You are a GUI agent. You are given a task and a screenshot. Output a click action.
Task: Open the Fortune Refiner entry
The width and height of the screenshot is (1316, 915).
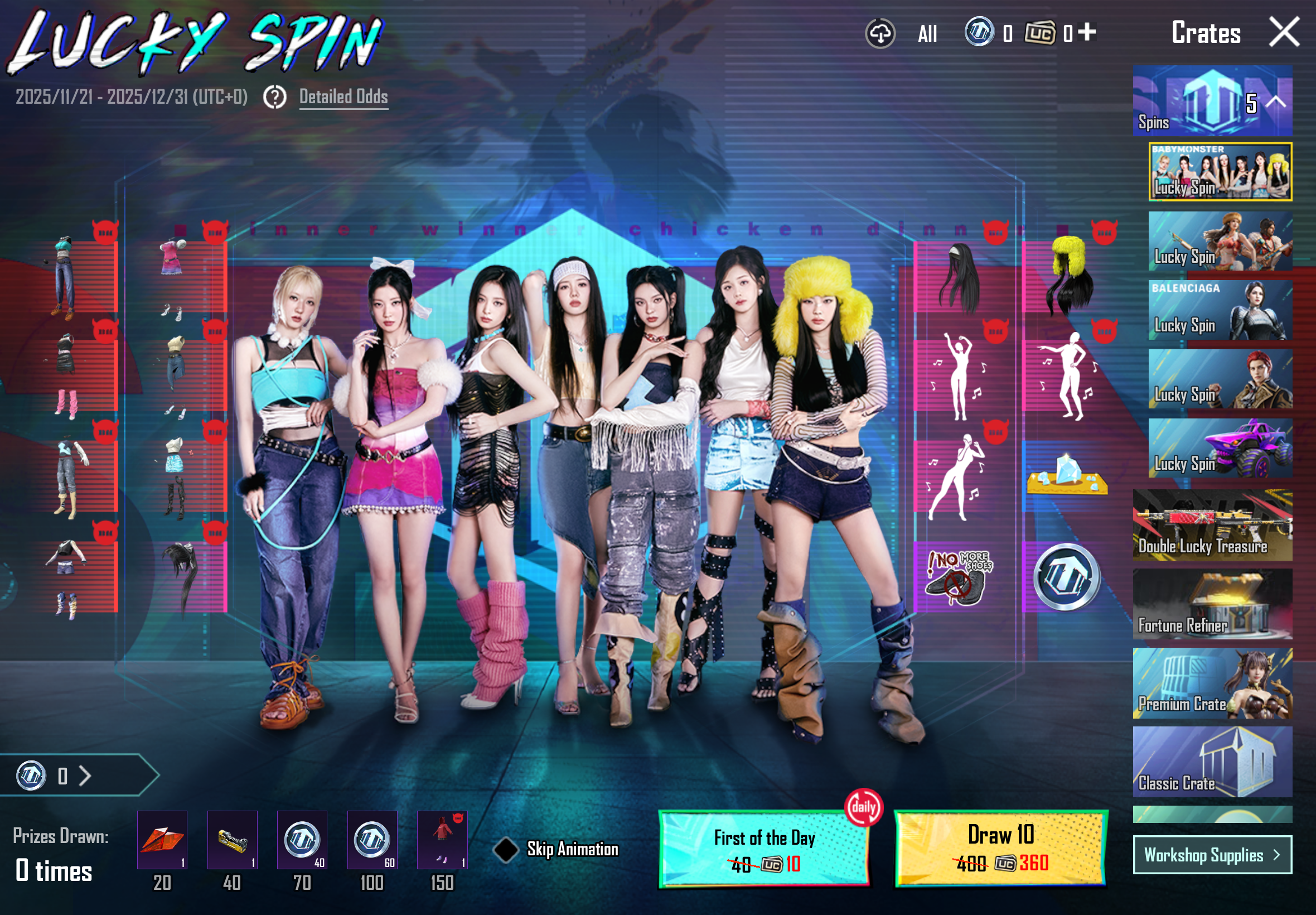(1212, 604)
